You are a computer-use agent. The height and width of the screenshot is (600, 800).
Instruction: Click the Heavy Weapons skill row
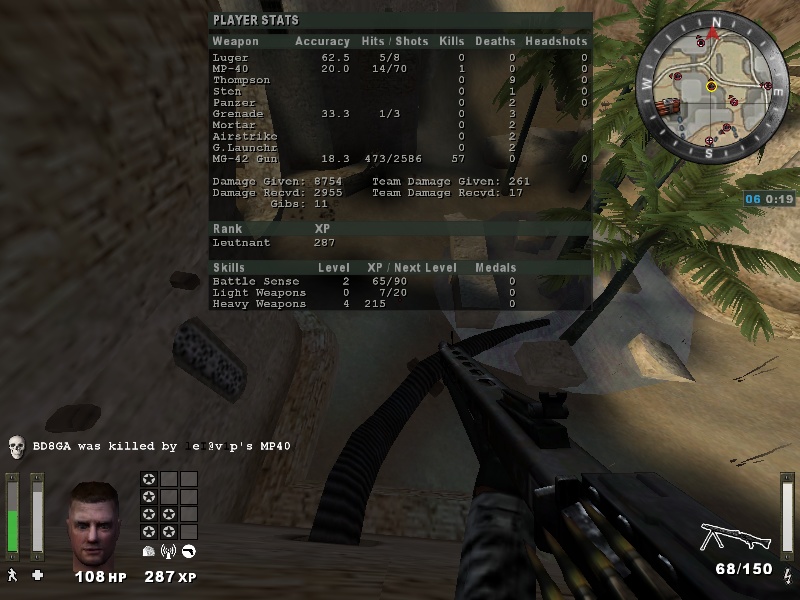pyautogui.click(x=400, y=303)
